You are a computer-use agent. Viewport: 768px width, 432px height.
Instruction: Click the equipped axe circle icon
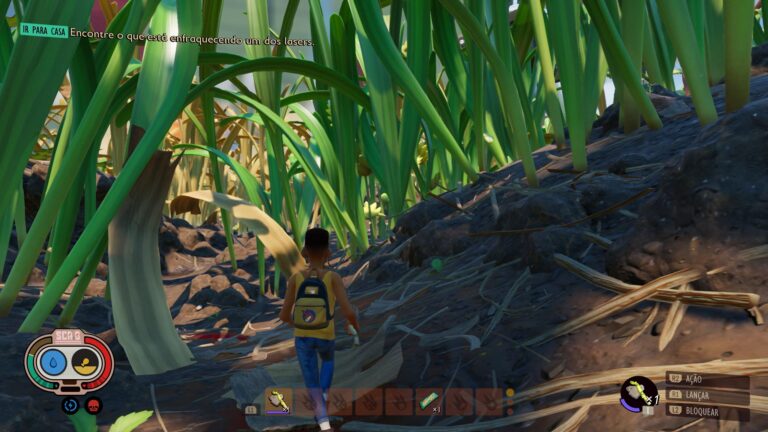pyautogui.click(x=637, y=393)
